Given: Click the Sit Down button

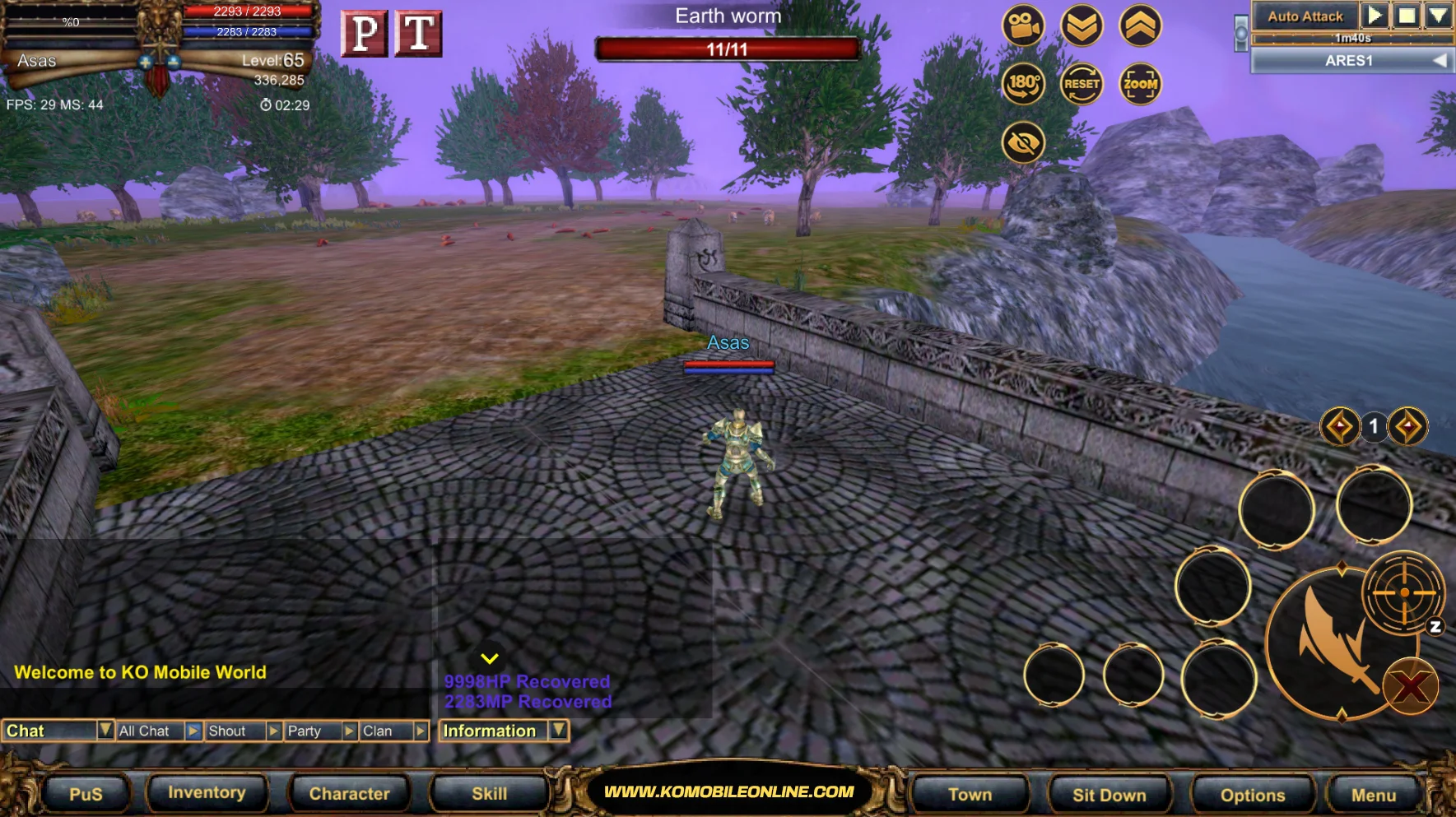Looking at the screenshot, I should click(x=1109, y=795).
